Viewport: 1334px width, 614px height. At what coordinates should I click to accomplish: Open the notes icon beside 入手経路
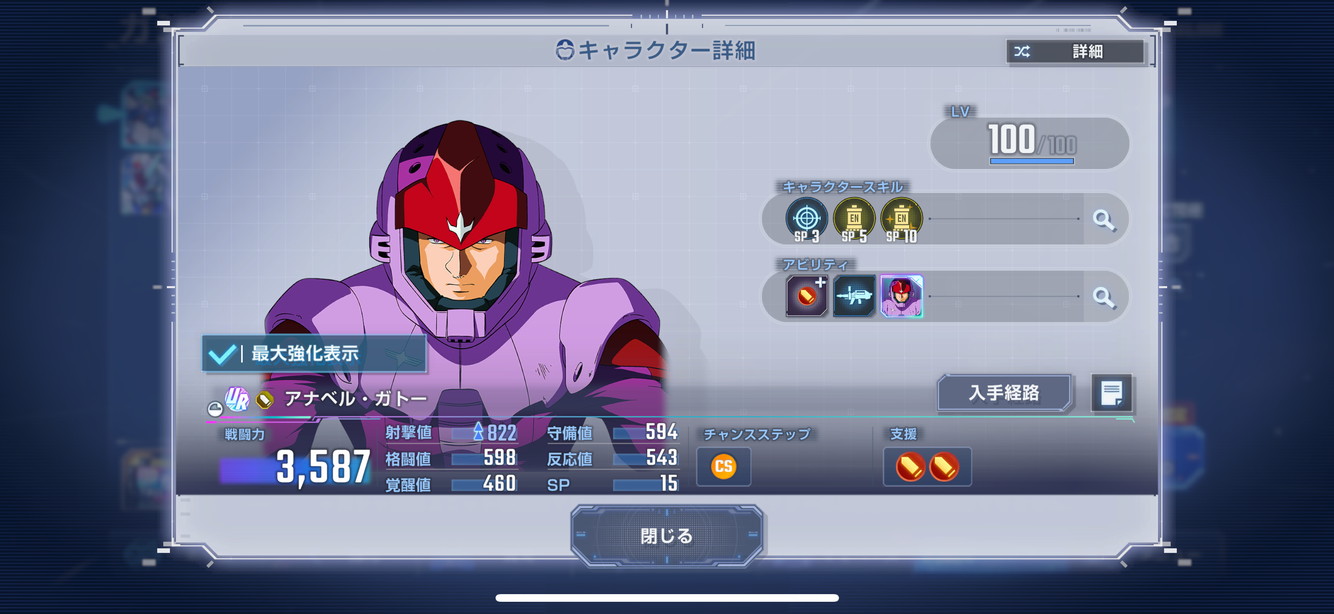click(1111, 393)
